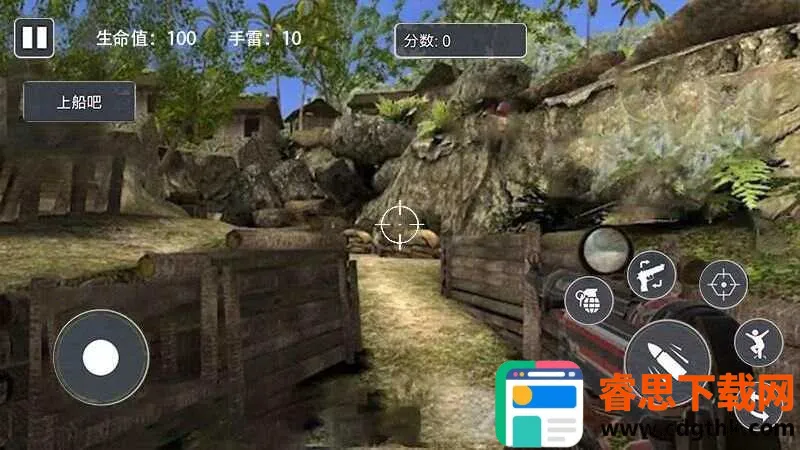Tap the virtual movement joystick
800x450 pixels.
[101, 357]
